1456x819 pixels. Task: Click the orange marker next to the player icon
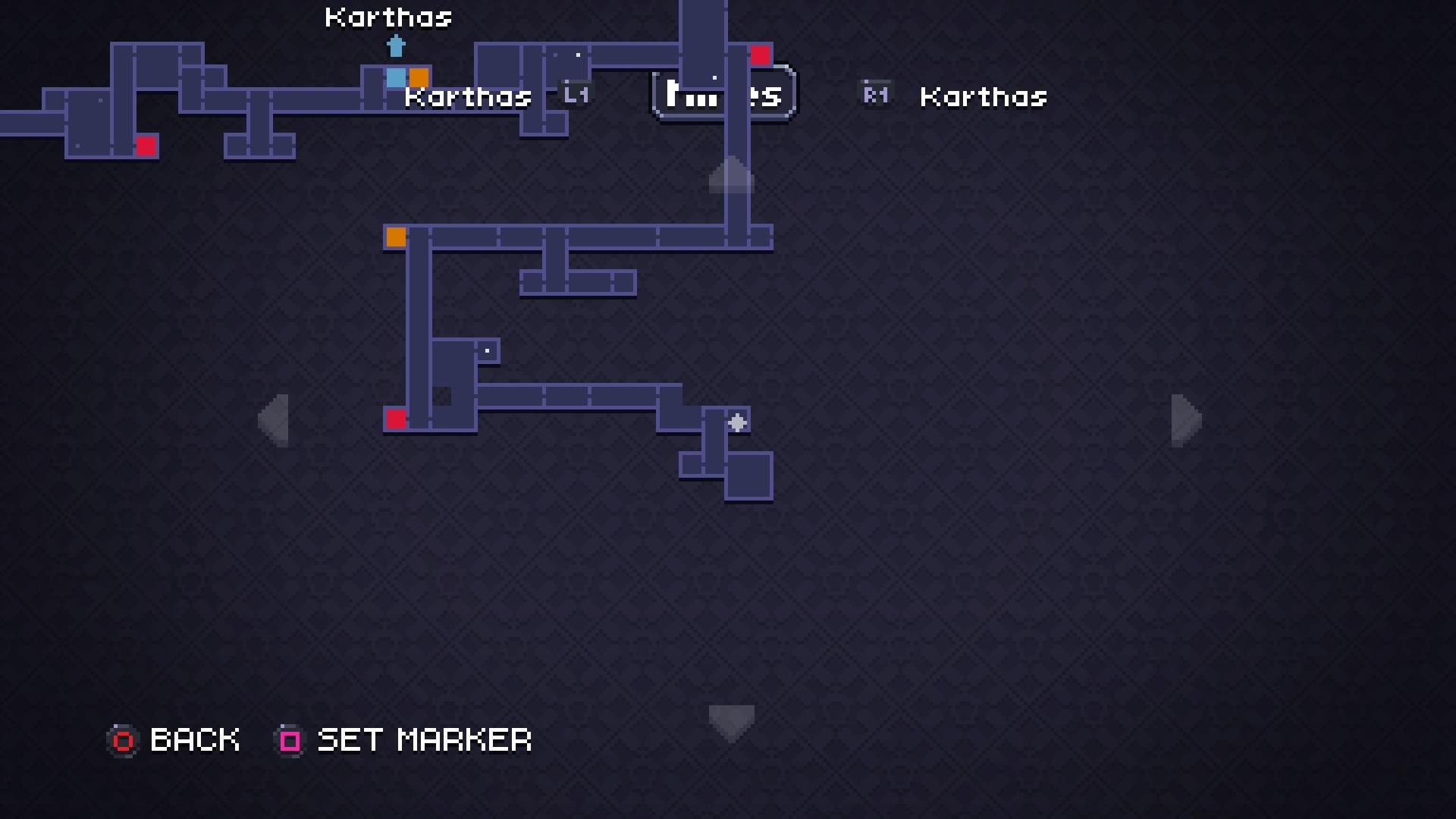coord(420,77)
